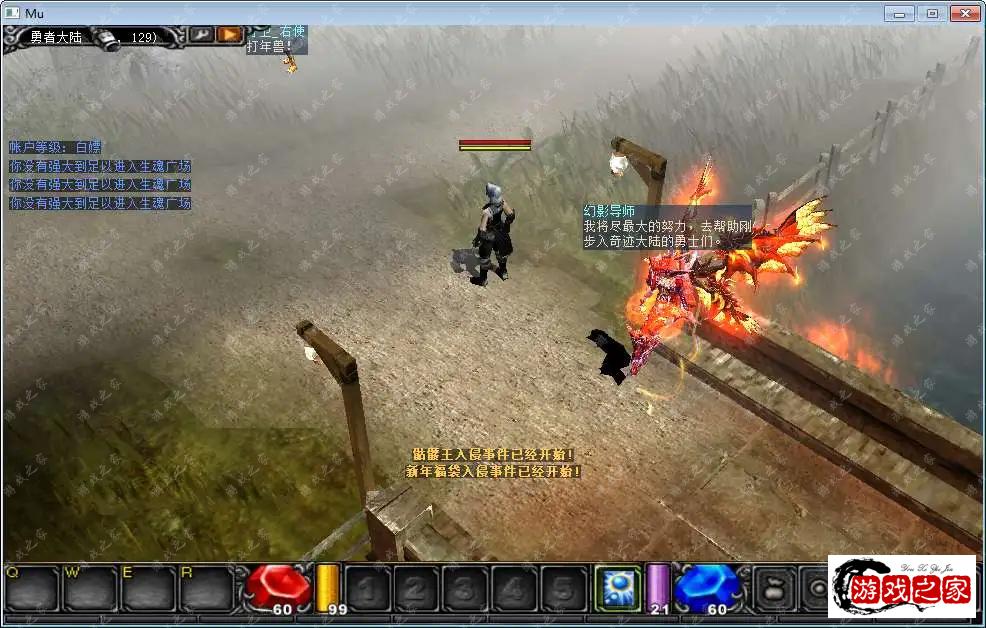Open the wrench settings button
The height and width of the screenshot is (628, 986).
pyautogui.click(x=200, y=34)
